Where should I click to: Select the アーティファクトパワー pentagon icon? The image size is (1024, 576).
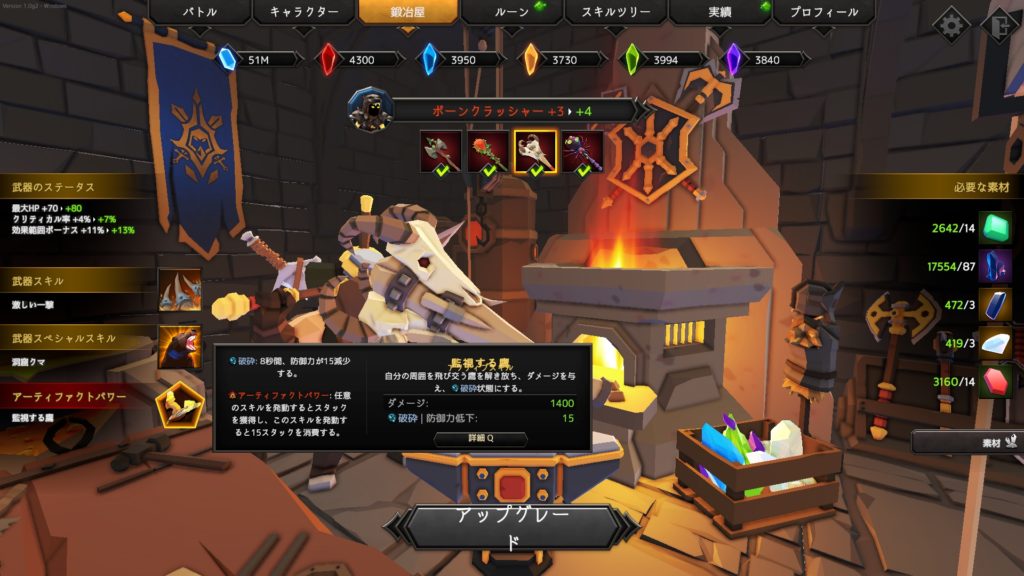(x=180, y=404)
